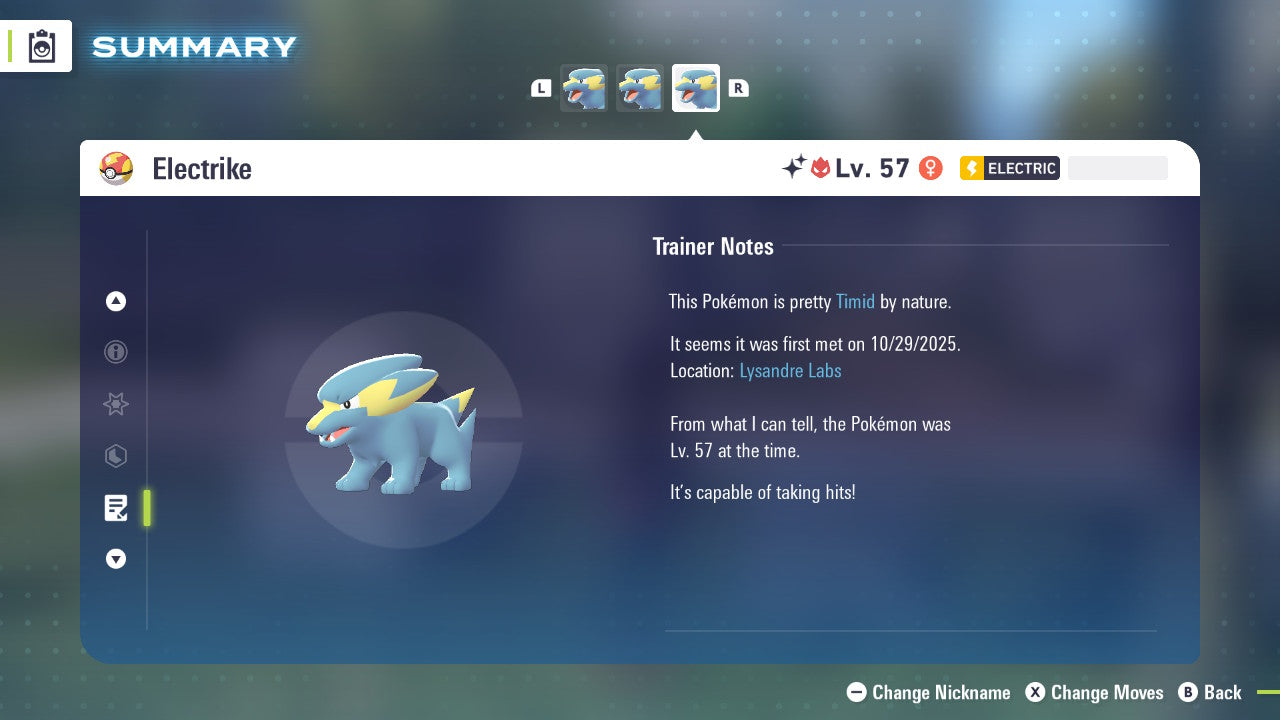Click the R shoulder button indicator
The image size is (1280, 720).
[738, 88]
